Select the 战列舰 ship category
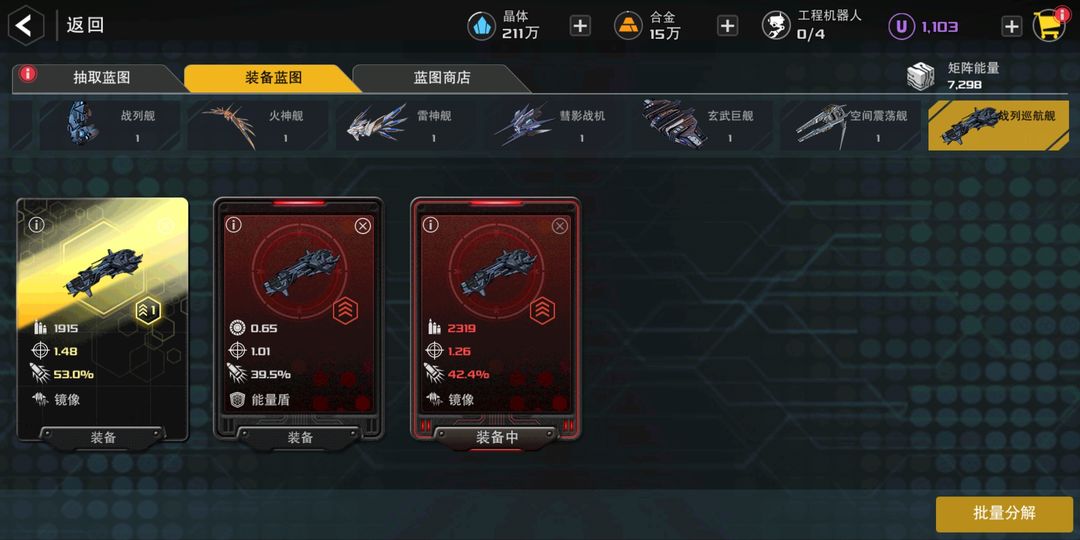This screenshot has width=1080, height=540. coord(110,126)
